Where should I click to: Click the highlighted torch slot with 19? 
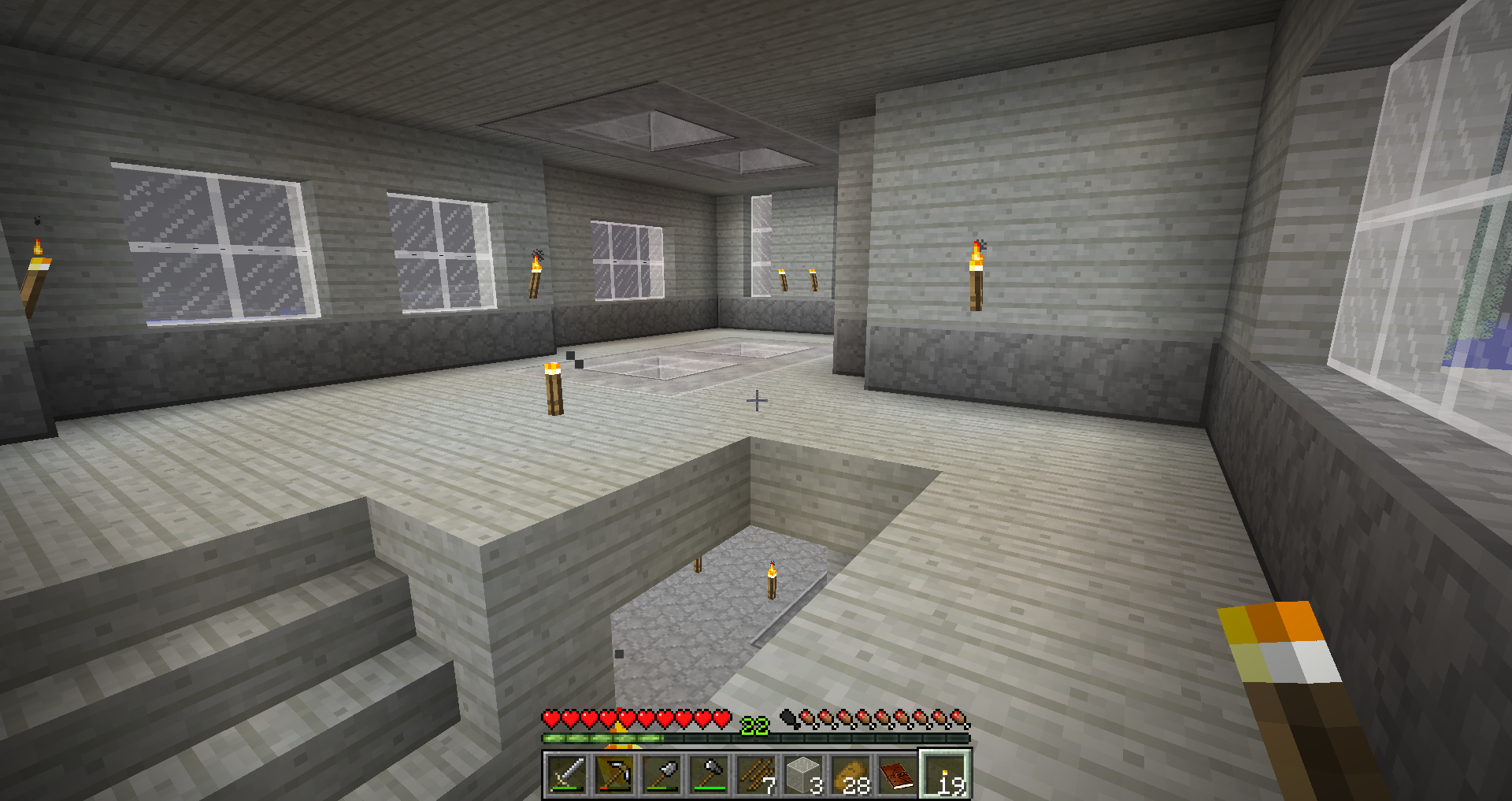pos(945,775)
